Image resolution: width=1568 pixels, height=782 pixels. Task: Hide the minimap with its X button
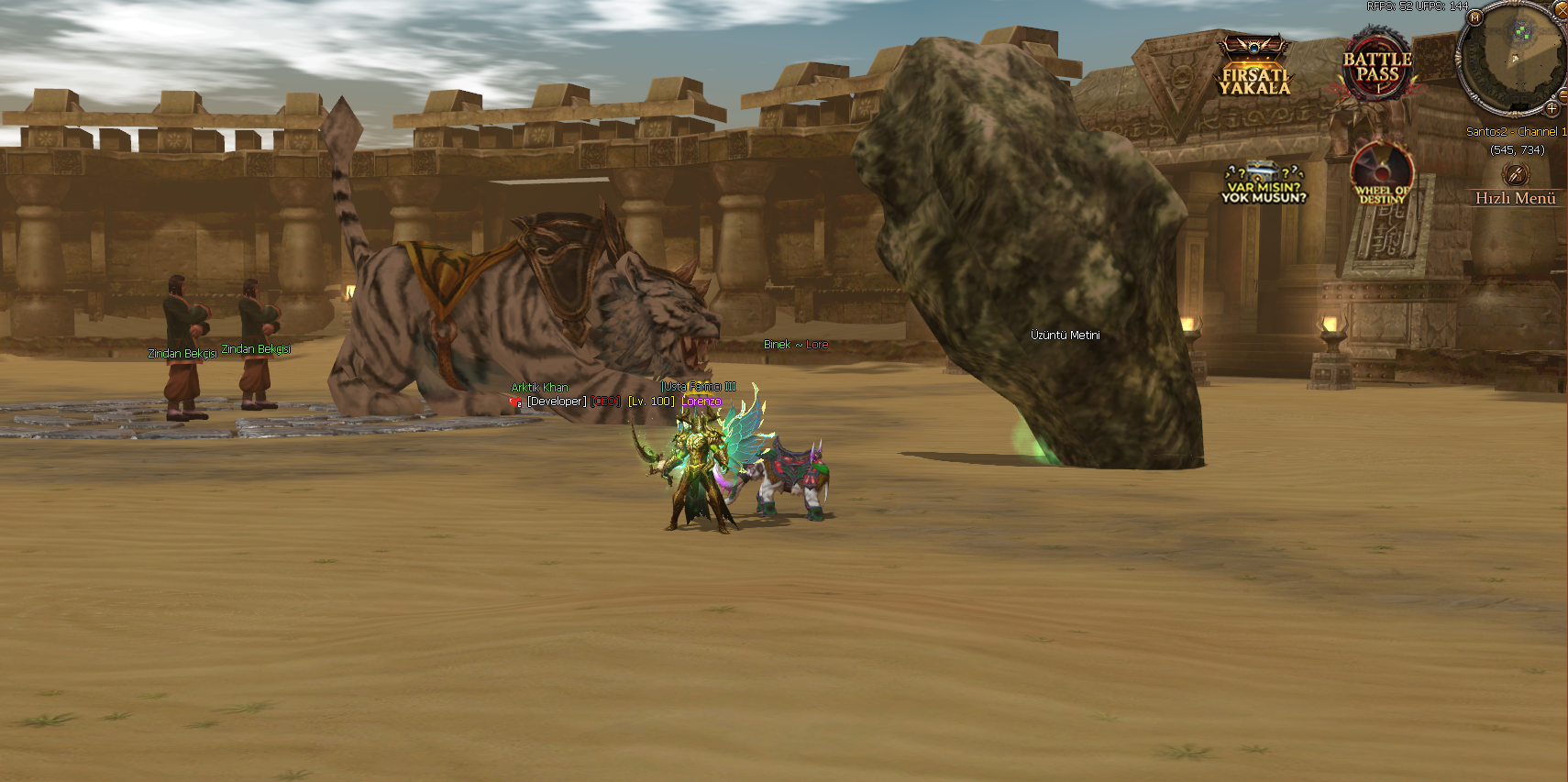[1562, 11]
